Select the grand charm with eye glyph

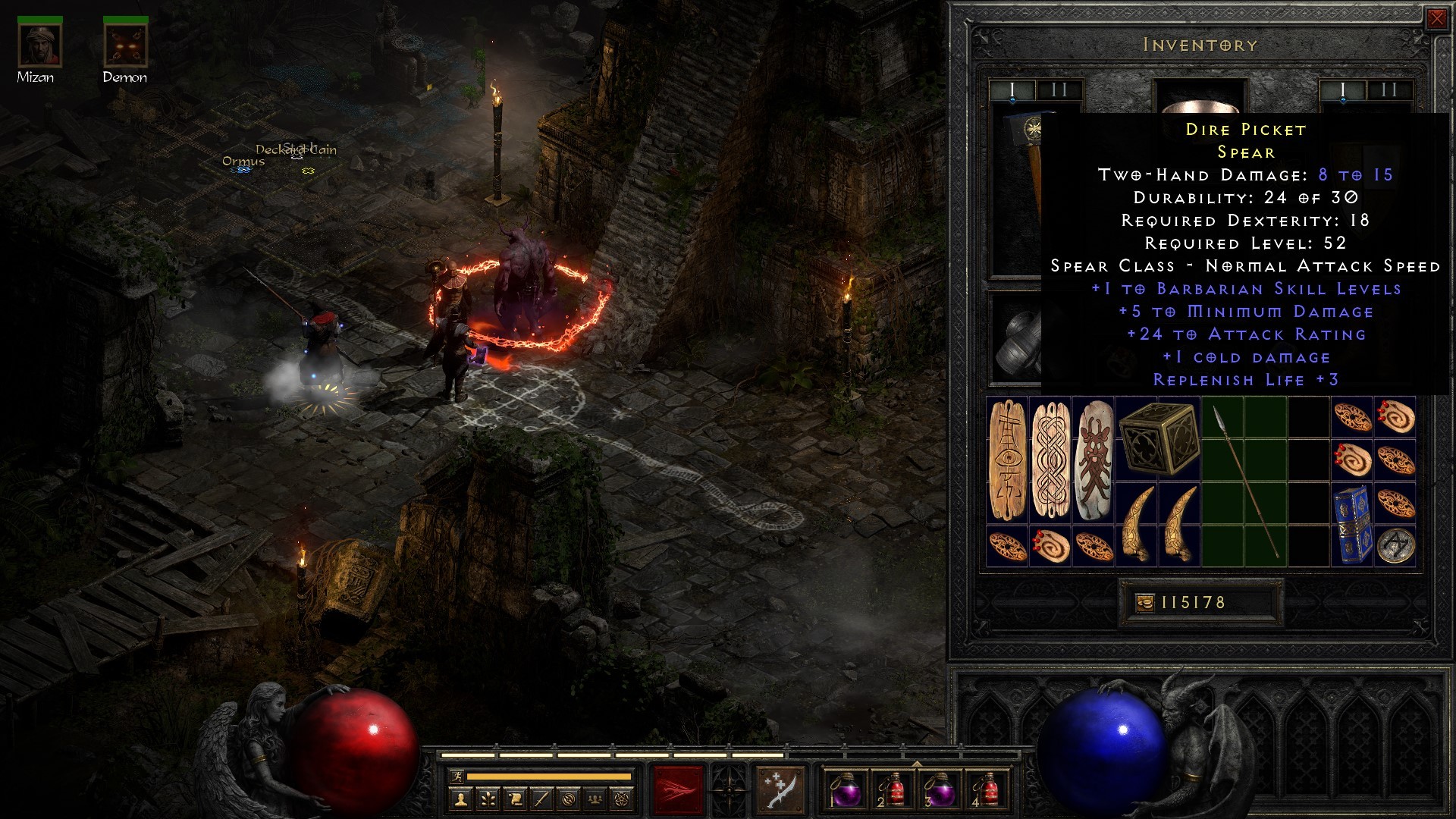point(1007,460)
